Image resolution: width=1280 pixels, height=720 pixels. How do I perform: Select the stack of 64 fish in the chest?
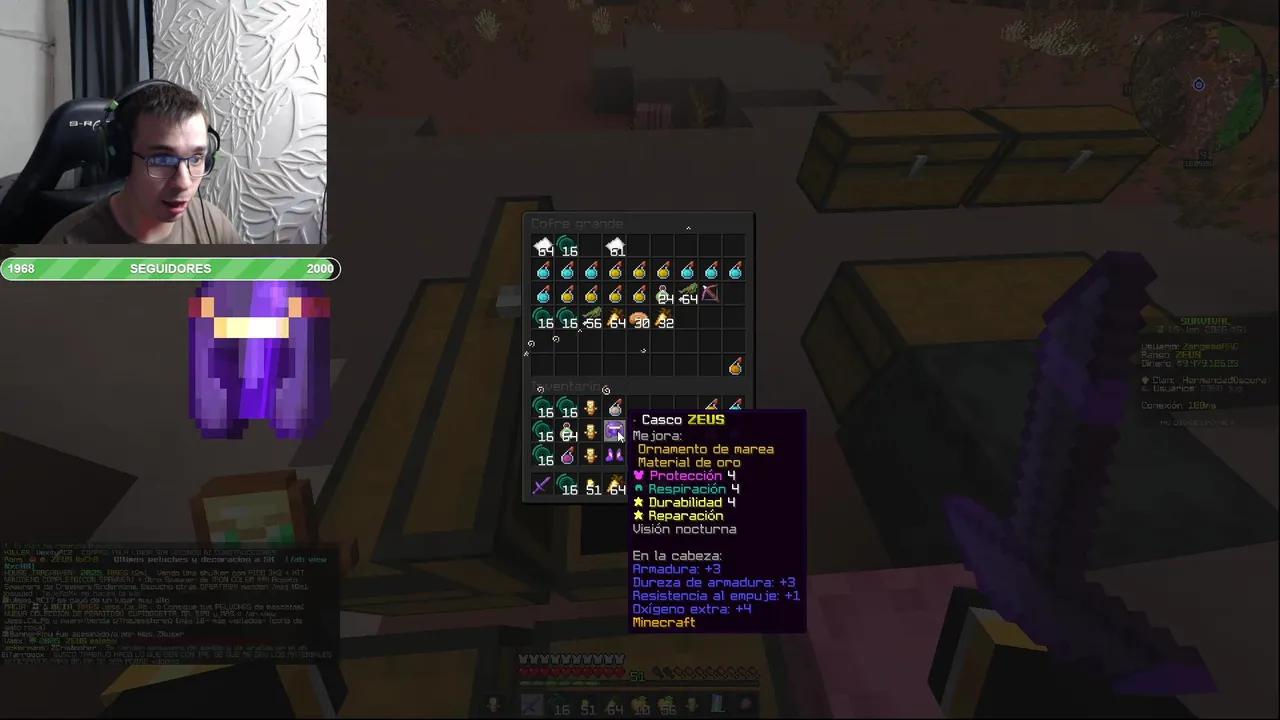(x=688, y=295)
